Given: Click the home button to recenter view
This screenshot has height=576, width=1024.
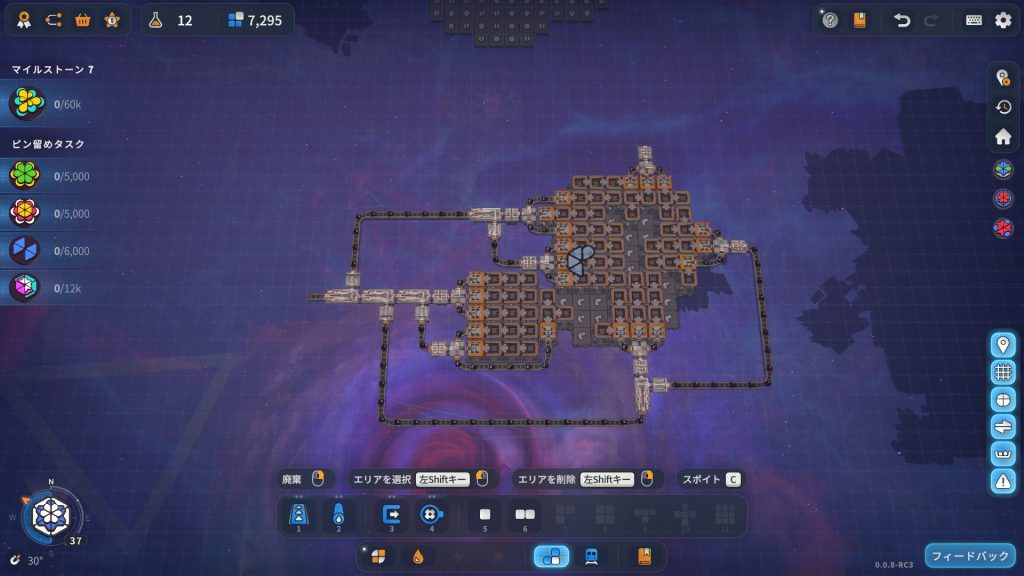Looking at the screenshot, I should [1003, 137].
